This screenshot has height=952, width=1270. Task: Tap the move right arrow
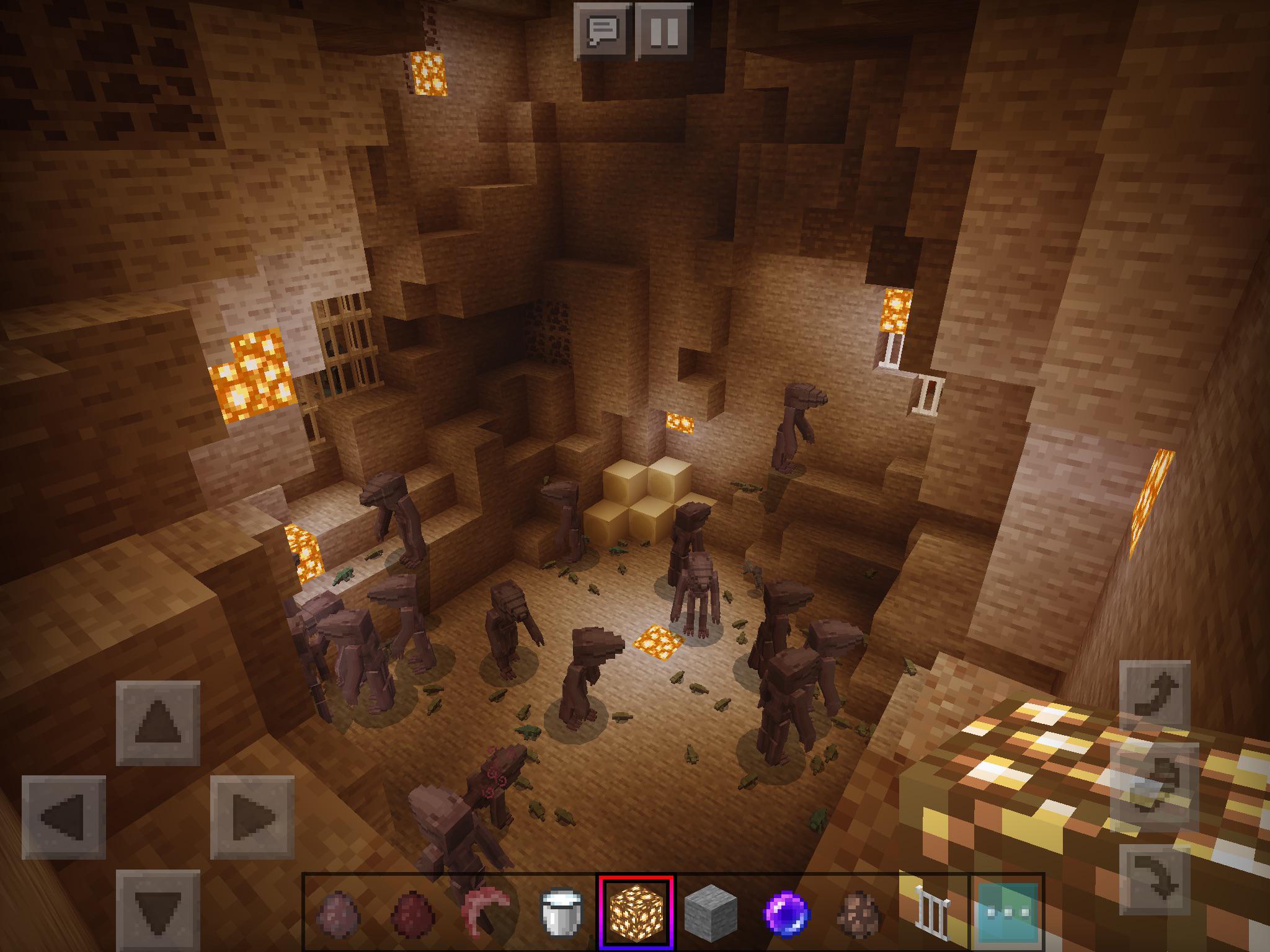(252, 817)
